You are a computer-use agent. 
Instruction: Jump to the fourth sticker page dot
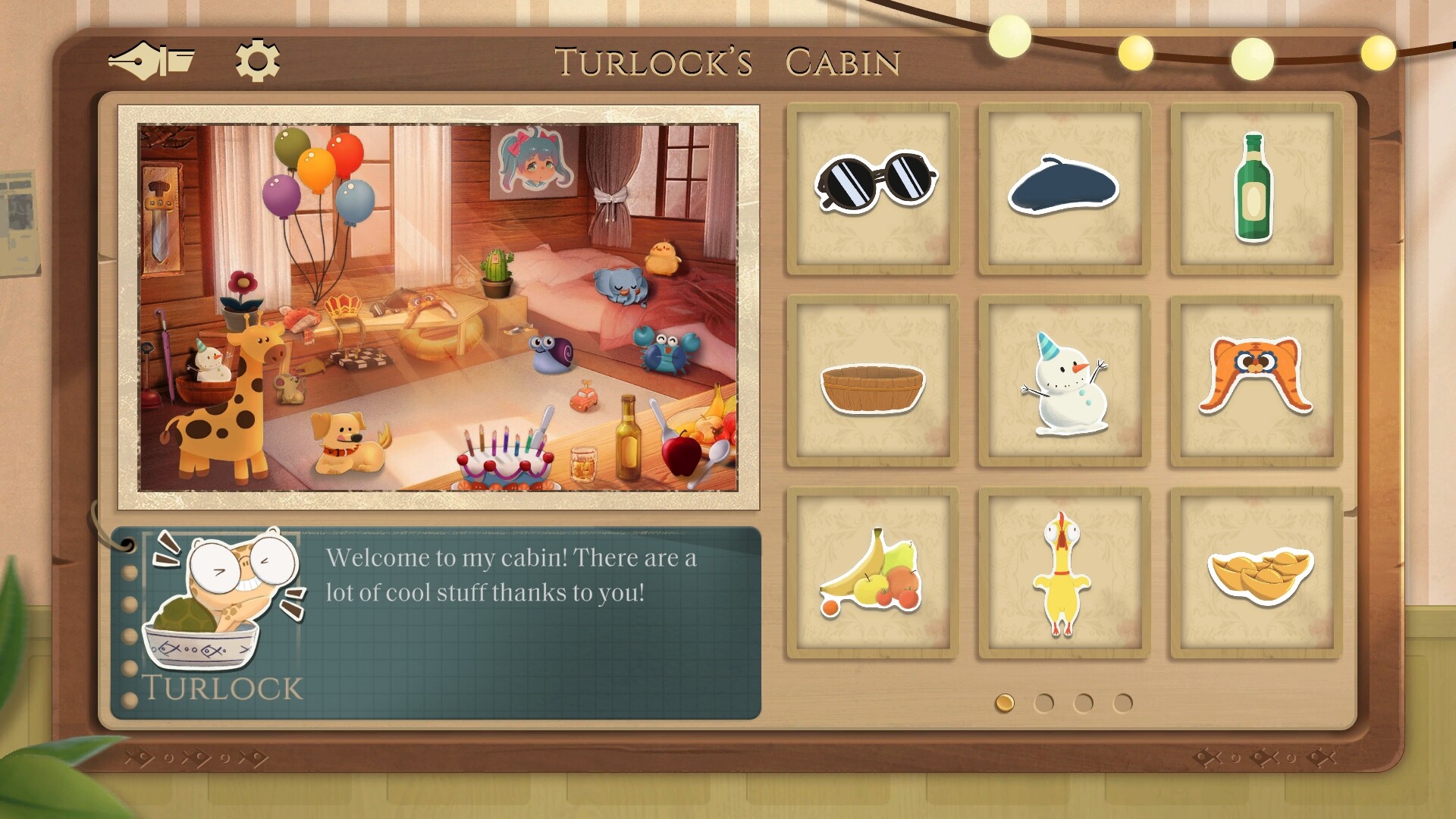1123,703
